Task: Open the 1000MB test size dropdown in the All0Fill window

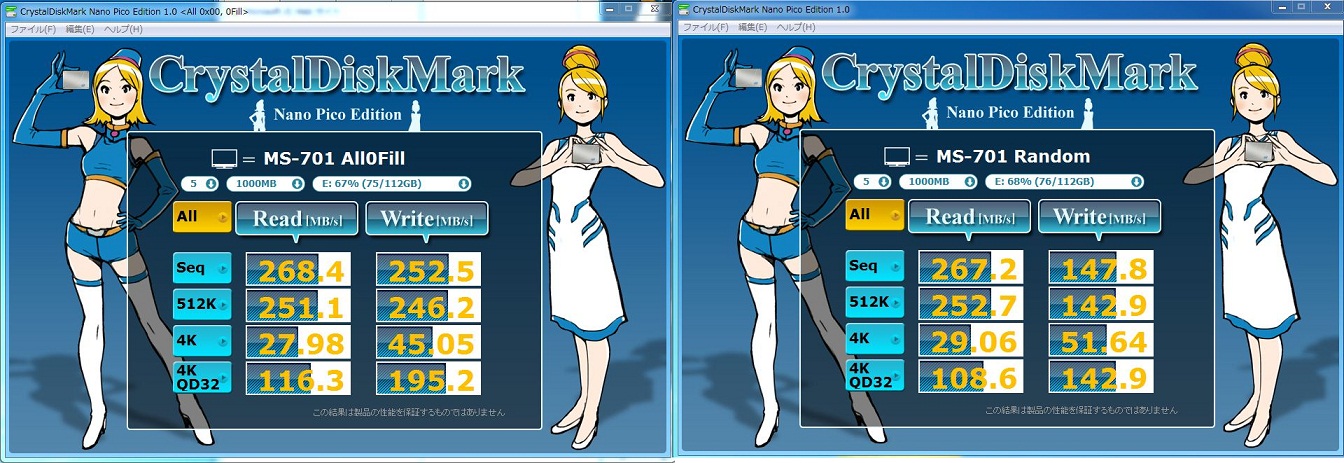Action: click(265, 184)
